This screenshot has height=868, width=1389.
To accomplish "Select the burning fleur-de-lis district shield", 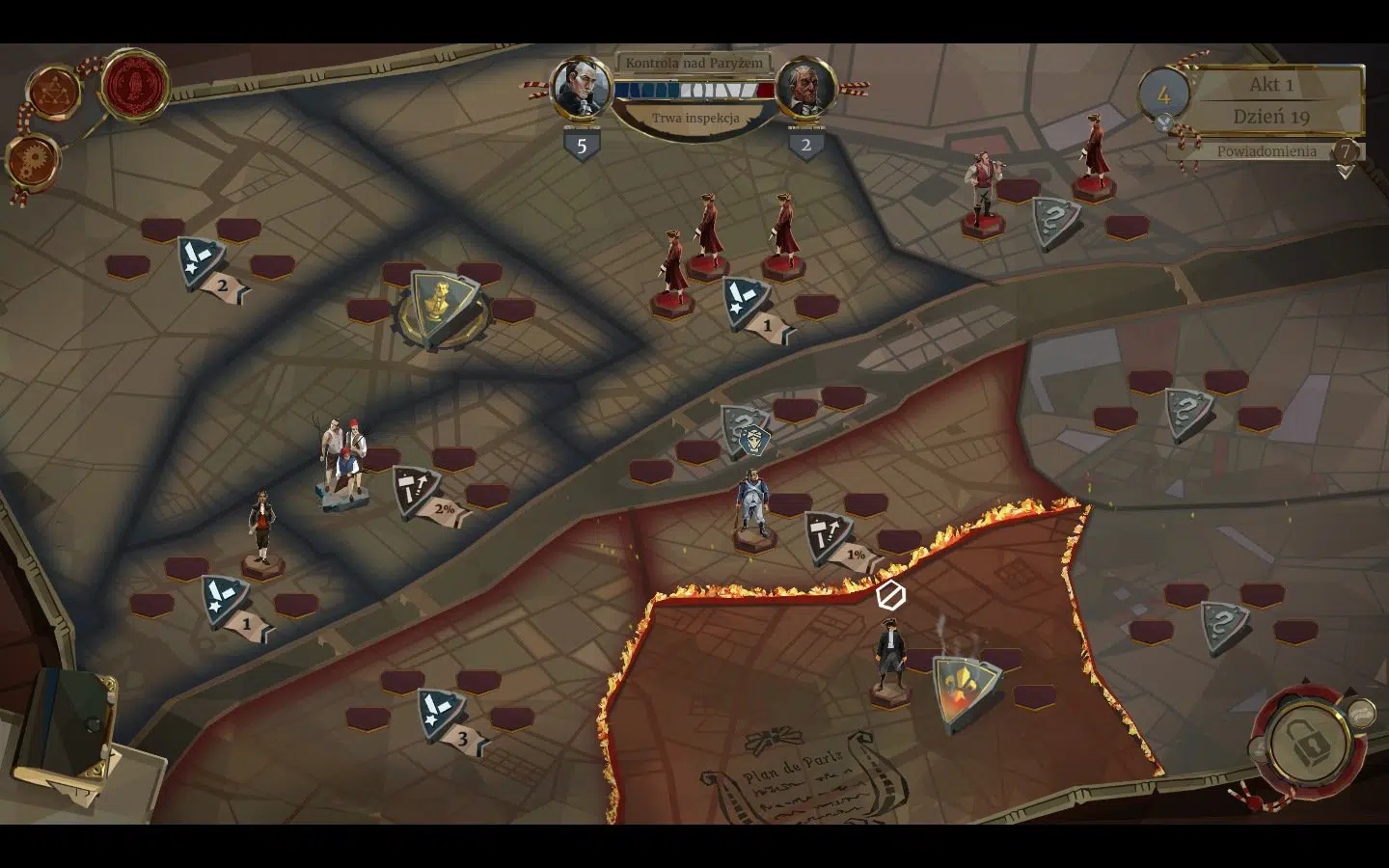I will click(x=966, y=691).
